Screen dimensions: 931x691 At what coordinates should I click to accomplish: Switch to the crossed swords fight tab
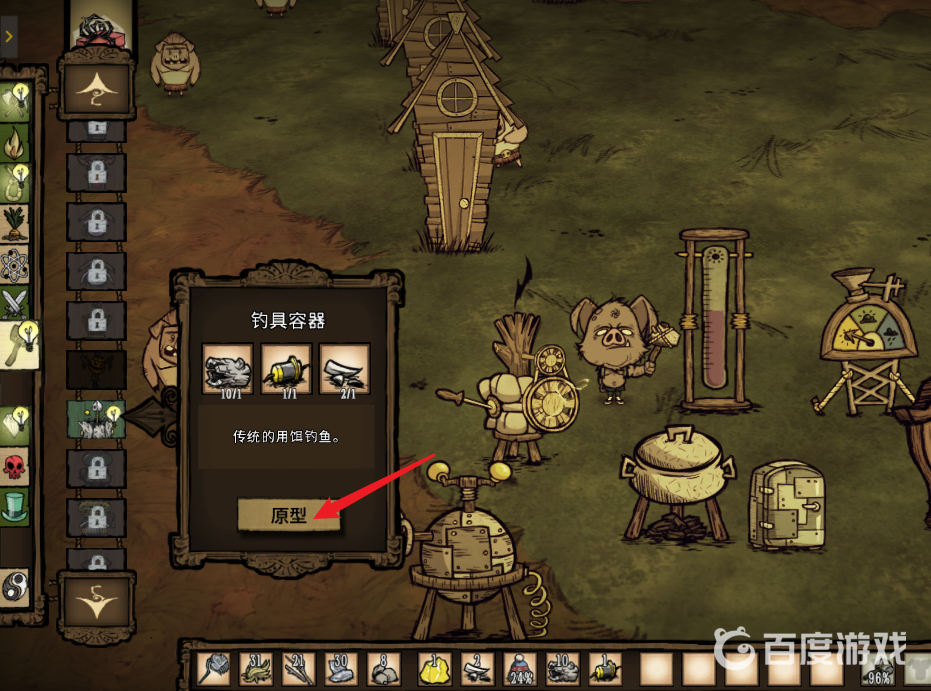(x=15, y=302)
